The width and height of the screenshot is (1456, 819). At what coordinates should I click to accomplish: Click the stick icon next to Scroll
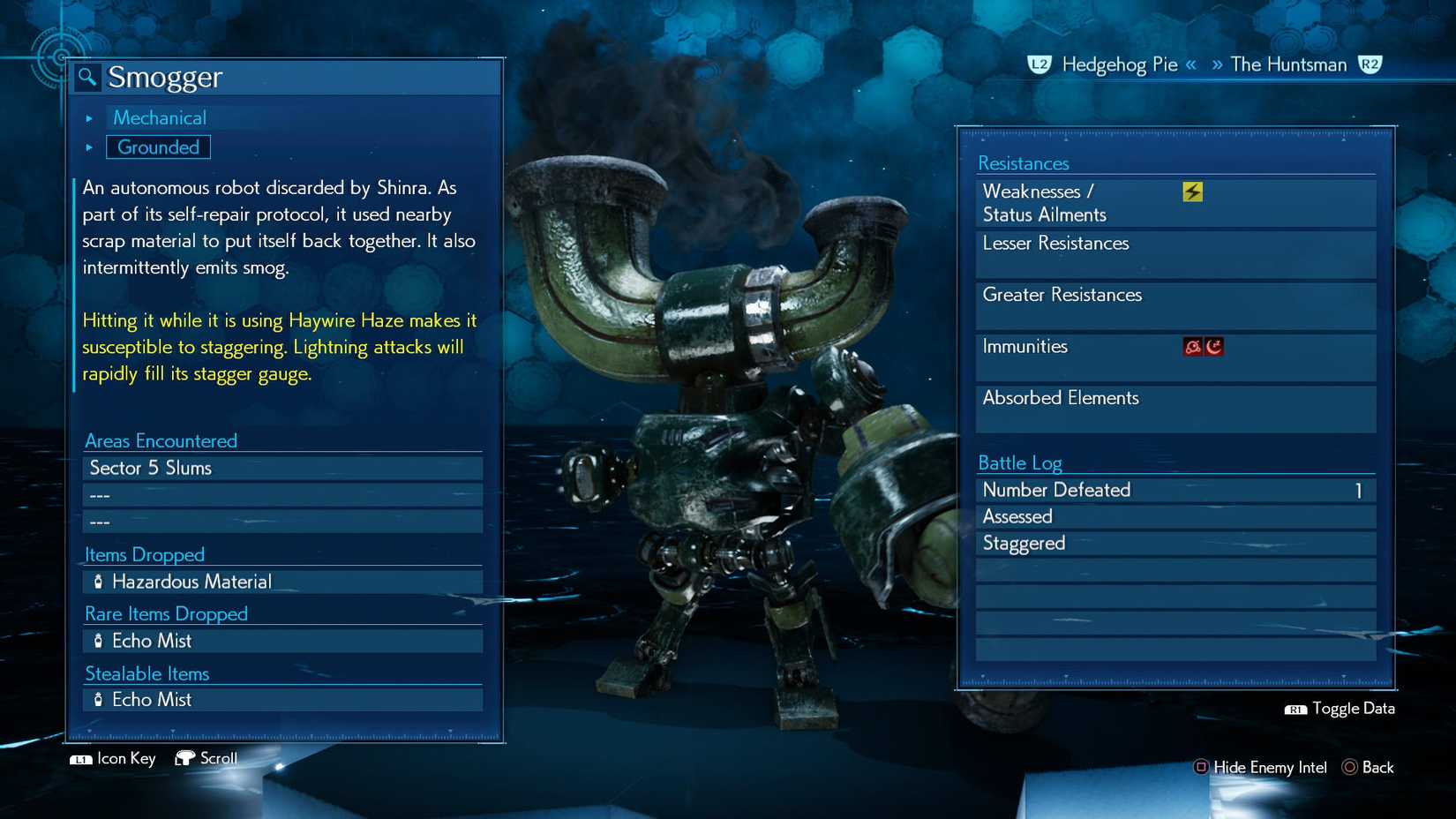click(186, 757)
